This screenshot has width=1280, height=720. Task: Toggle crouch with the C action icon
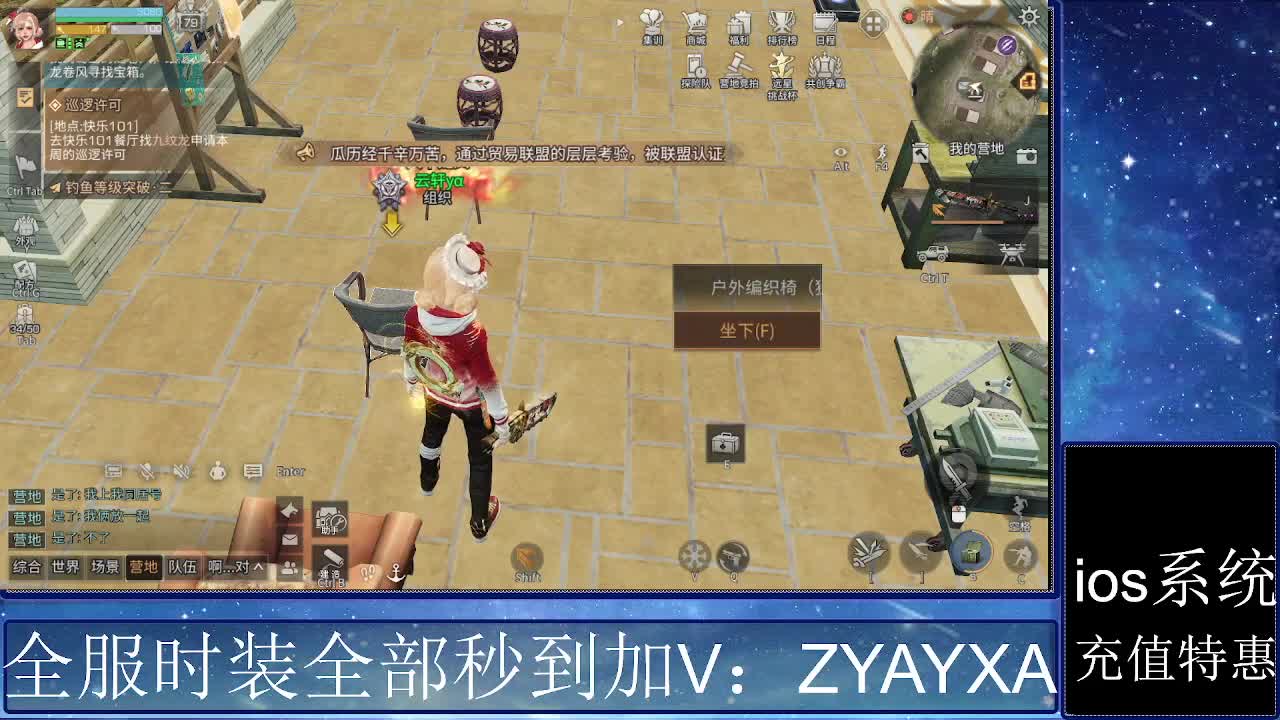[1019, 556]
